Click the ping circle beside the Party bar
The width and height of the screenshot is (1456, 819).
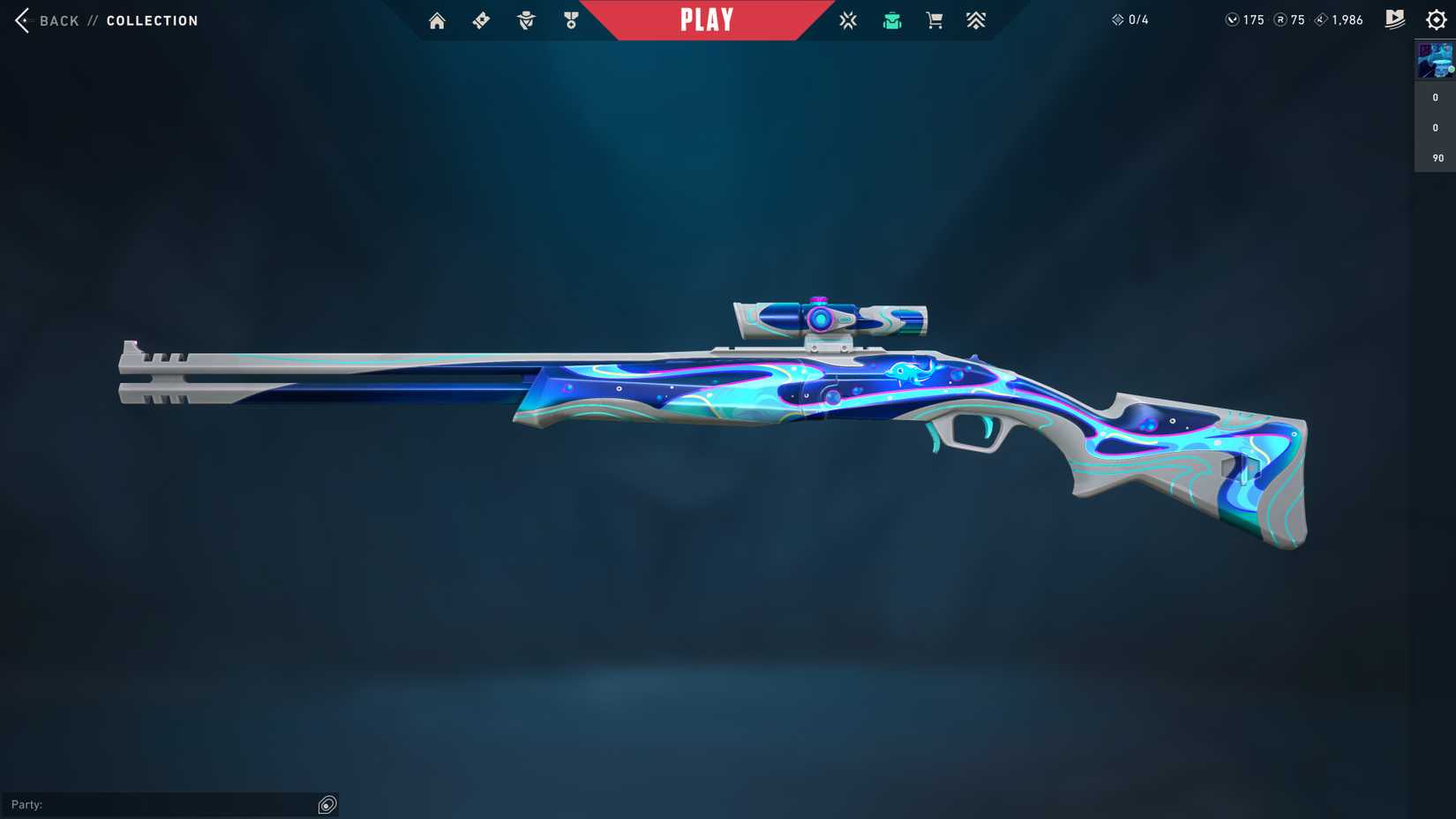327,804
